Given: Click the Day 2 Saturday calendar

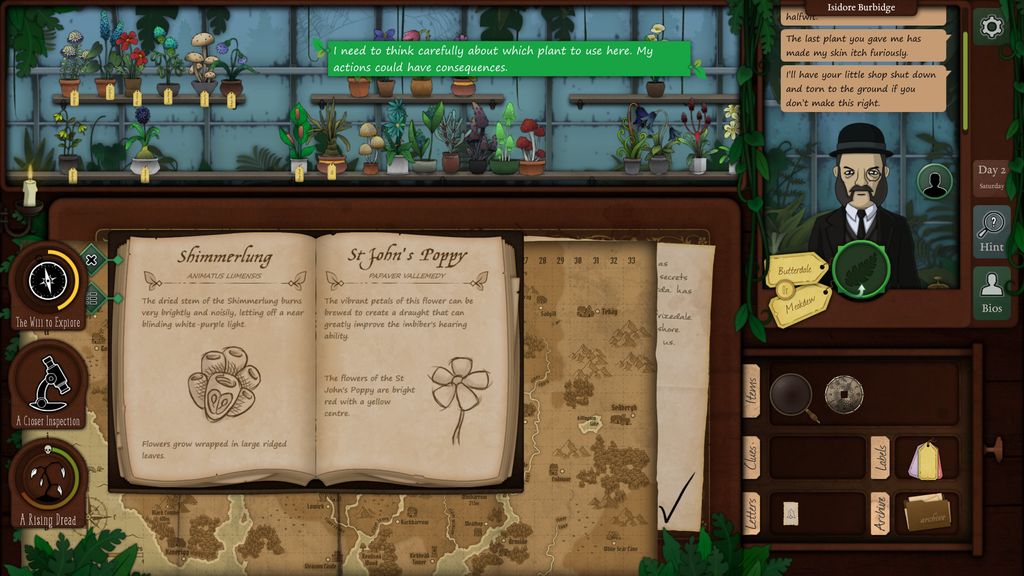Looking at the screenshot, I should pyautogui.click(x=991, y=176).
